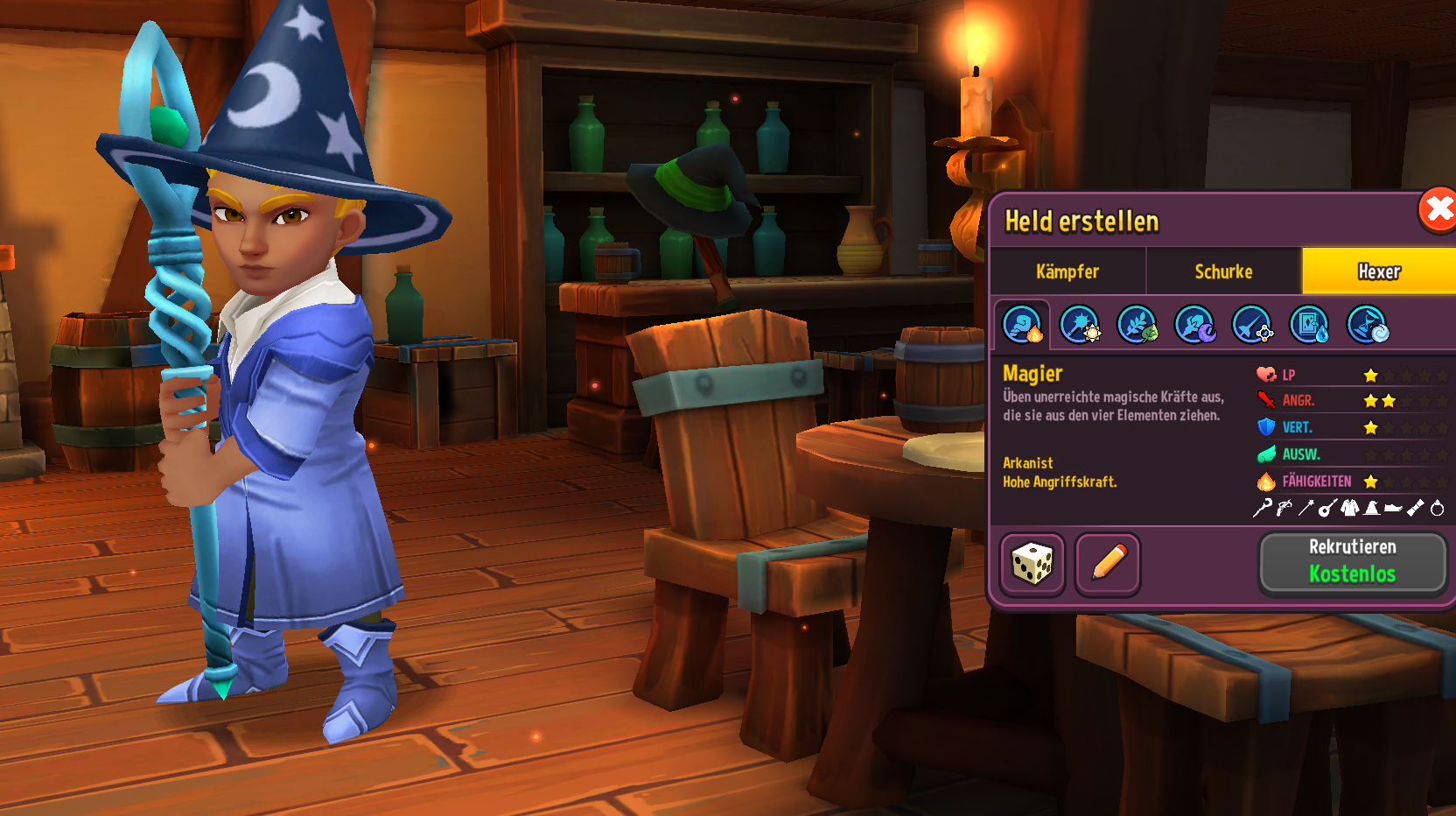The width and height of the screenshot is (1456, 816).
Task: Close the Held erstellen panel
Action: 1437,210
